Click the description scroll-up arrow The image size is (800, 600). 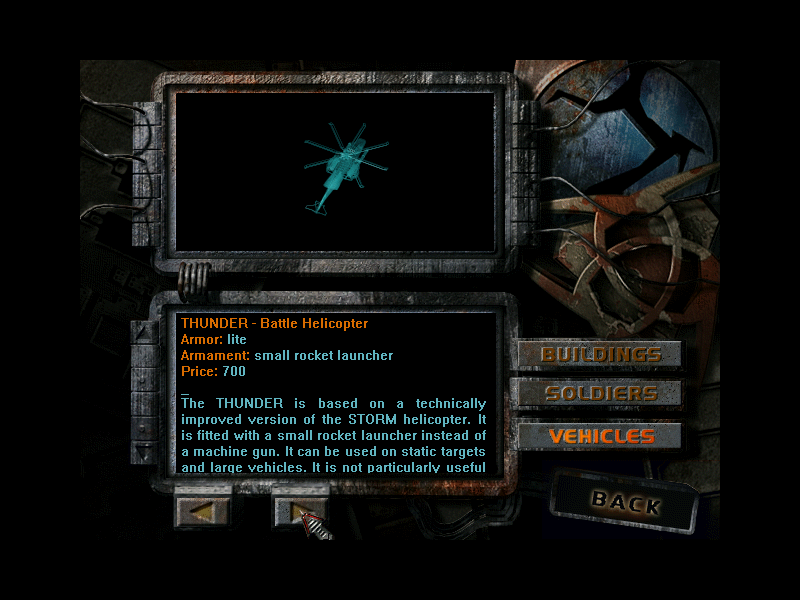point(145,335)
